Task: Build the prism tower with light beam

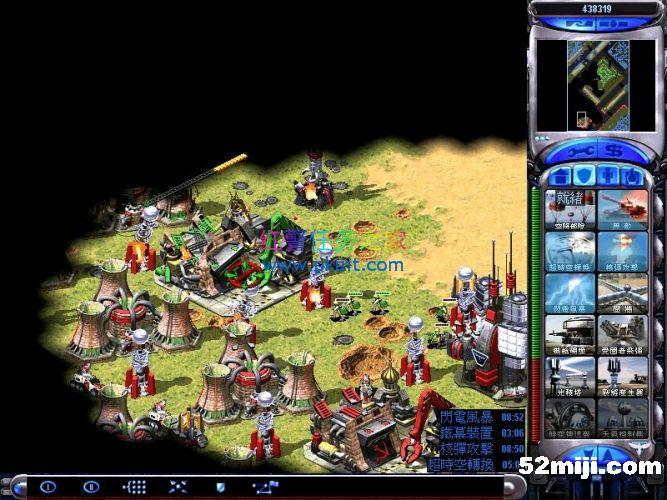Action: pyautogui.click(x=570, y=376)
